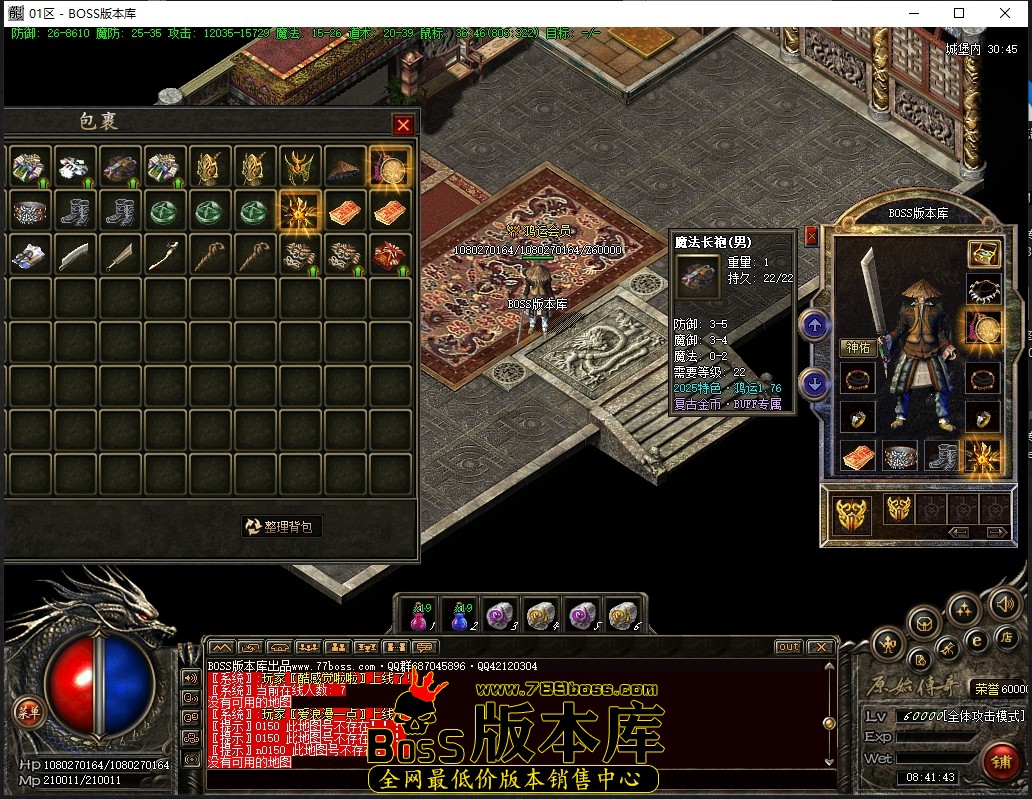Image resolution: width=1032 pixels, height=799 pixels.
Task: Select the glowing medallion in the bag
Action: point(388,168)
